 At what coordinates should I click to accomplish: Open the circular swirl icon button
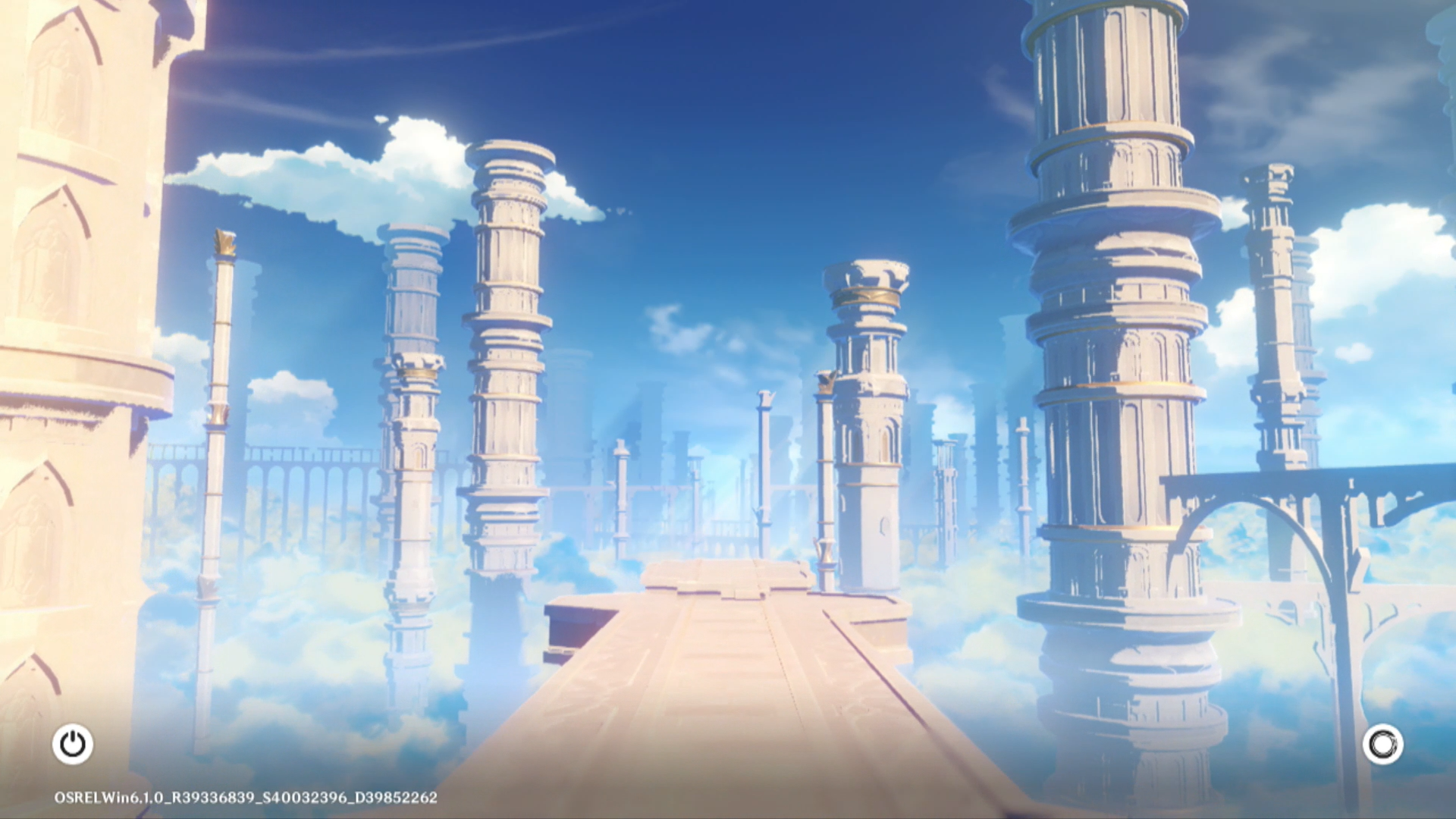1382,744
